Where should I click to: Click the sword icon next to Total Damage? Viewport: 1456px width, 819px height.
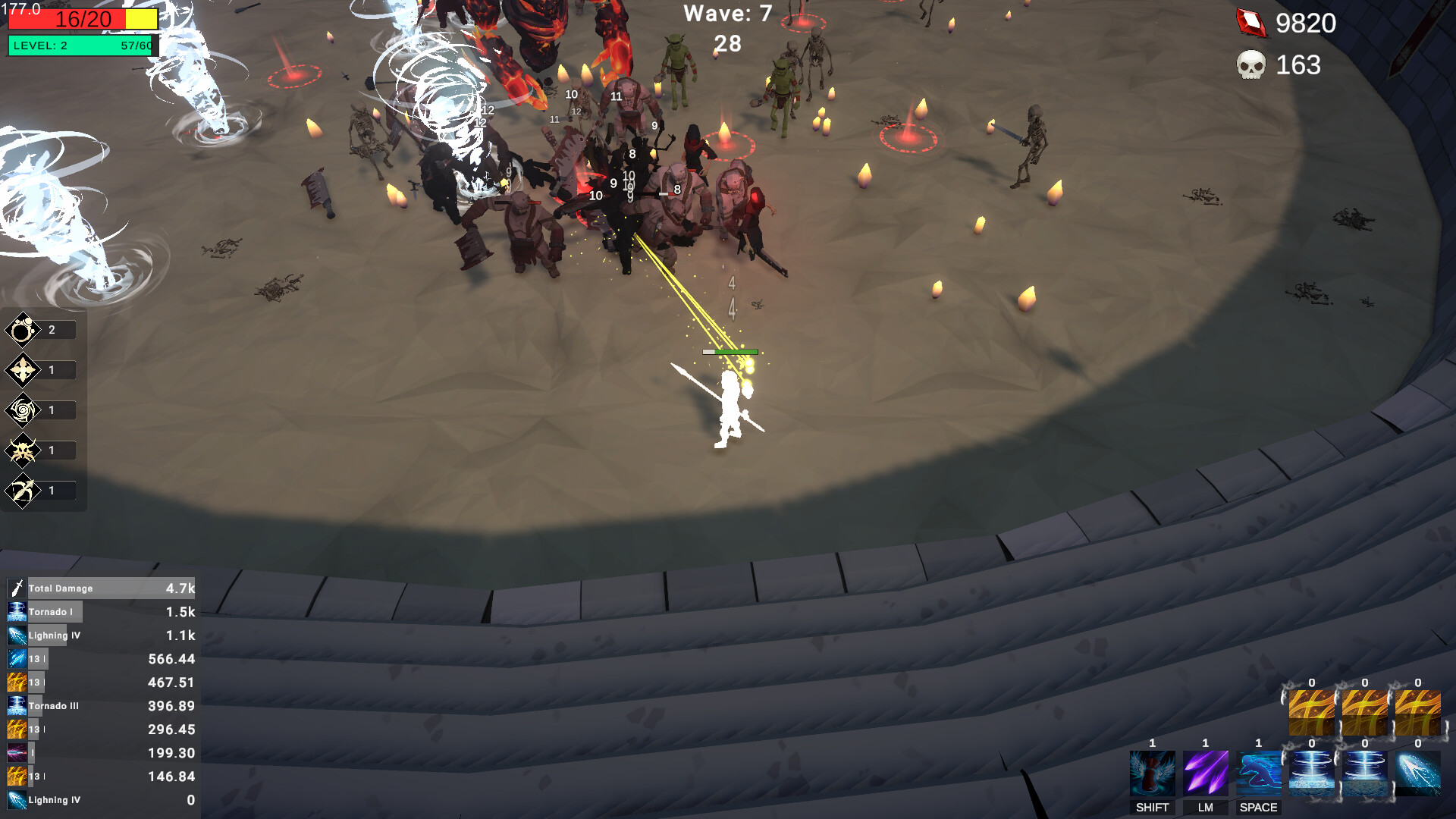pyautogui.click(x=17, y=587)
